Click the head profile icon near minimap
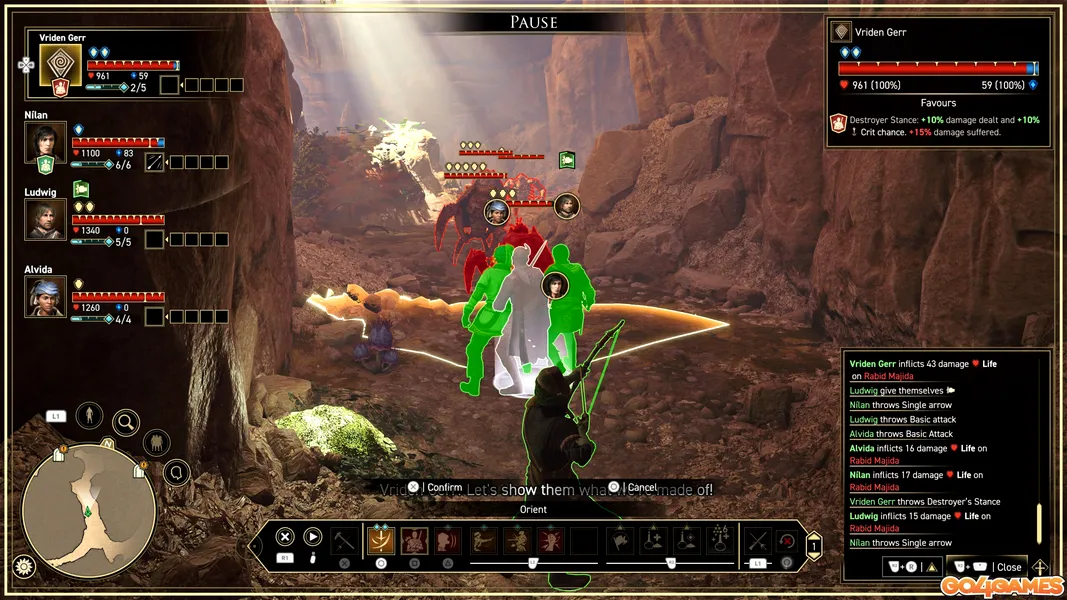The height and width of the screenshot is (600, 1067). (177, 472)
